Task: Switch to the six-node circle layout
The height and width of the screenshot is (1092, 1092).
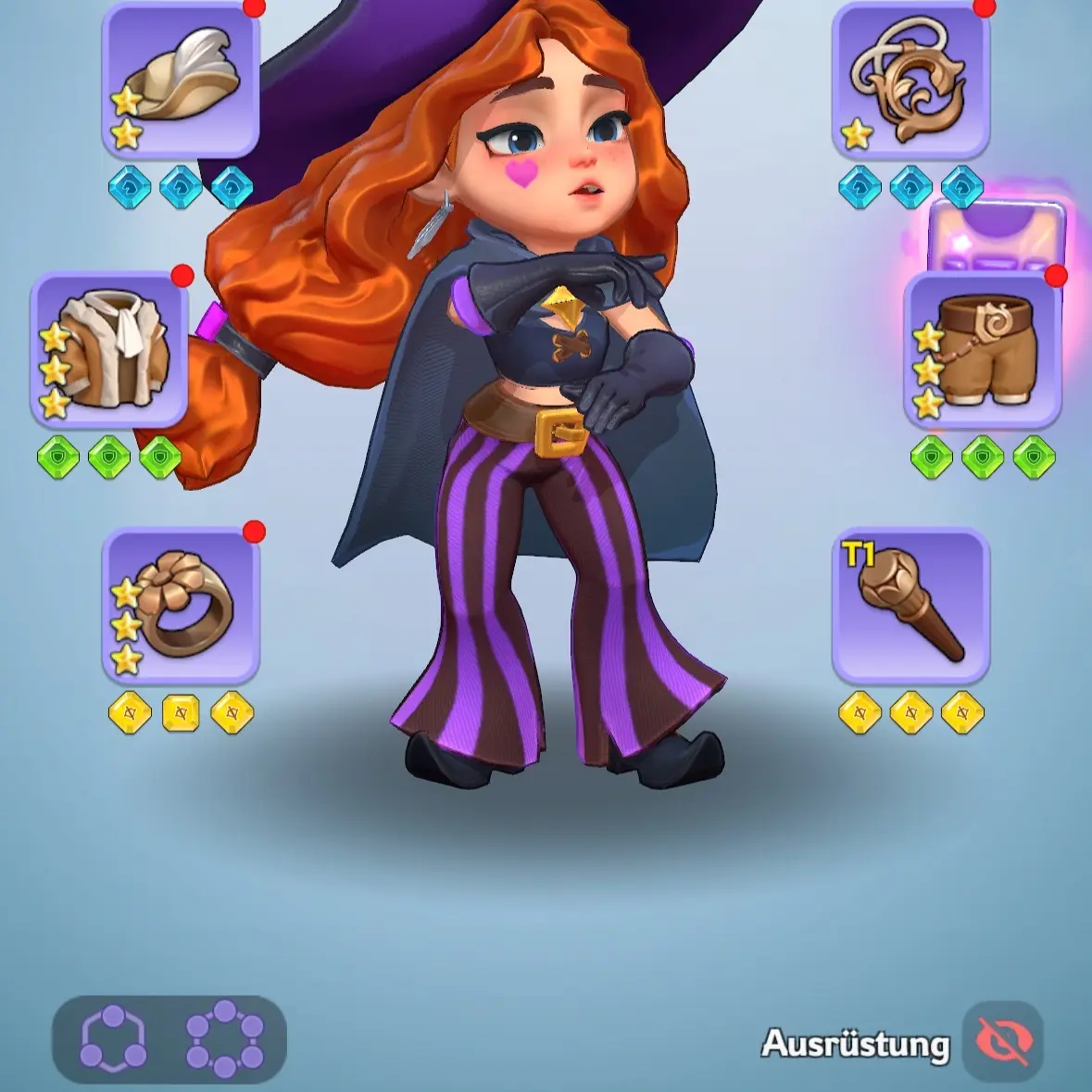Action: pos(225,1039)
